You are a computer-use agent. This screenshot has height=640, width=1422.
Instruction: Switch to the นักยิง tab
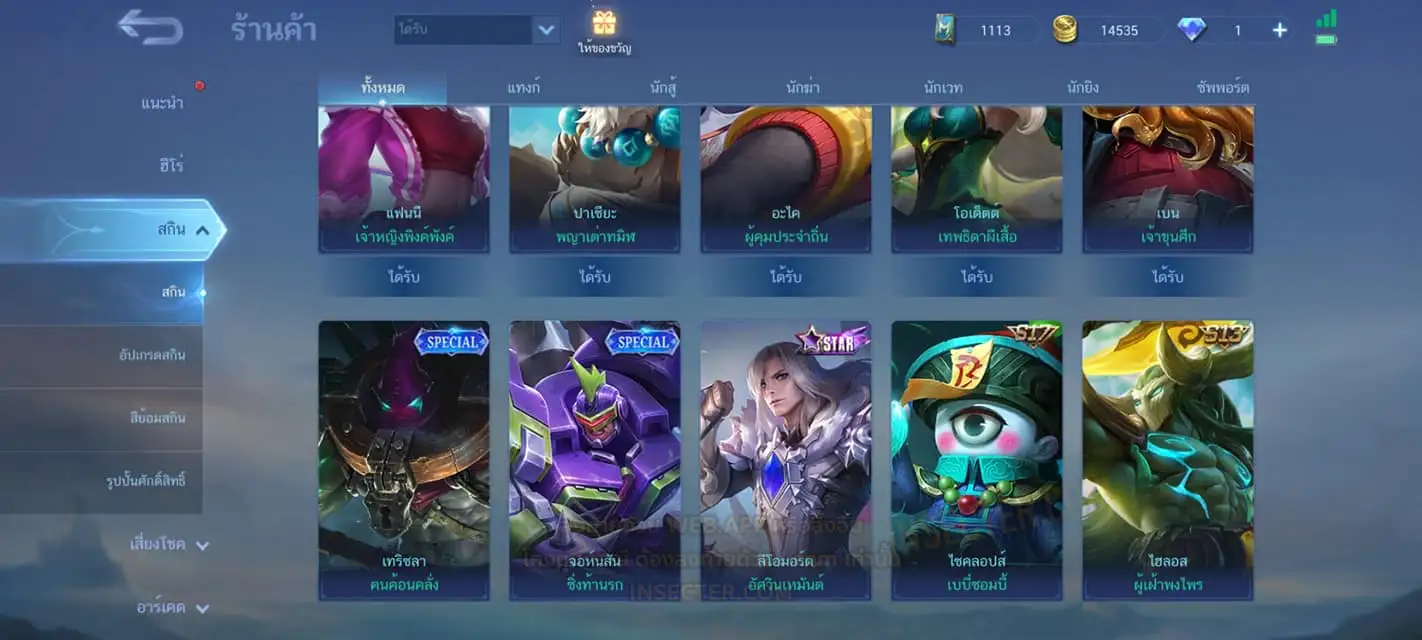[x=1083, y=88]
